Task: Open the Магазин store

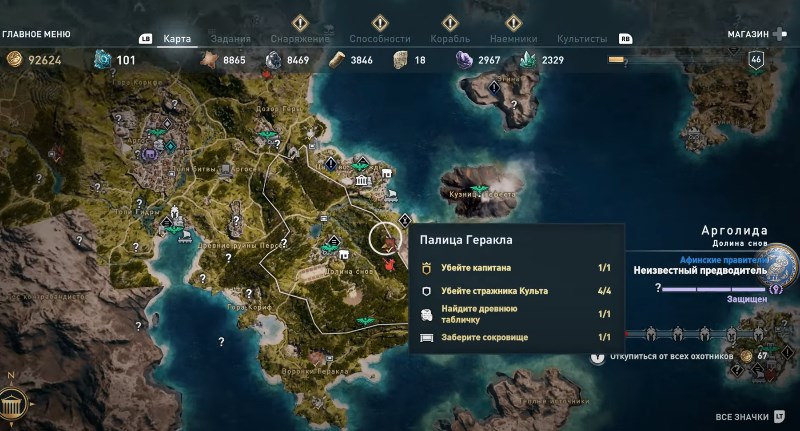Action: [x=748, y=33]
